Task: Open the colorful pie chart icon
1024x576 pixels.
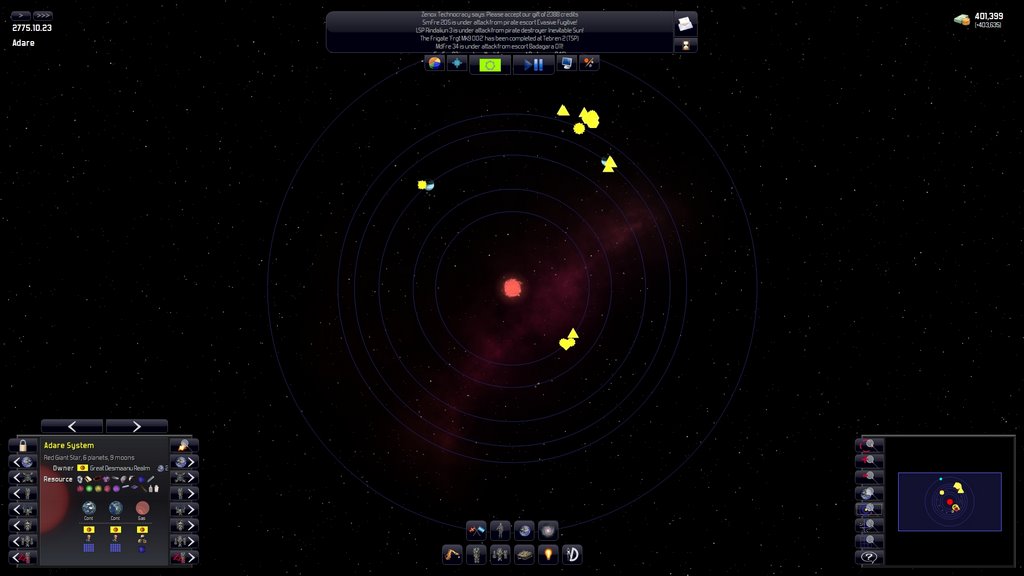Action: pyautogui.click(x=434, y=63)
